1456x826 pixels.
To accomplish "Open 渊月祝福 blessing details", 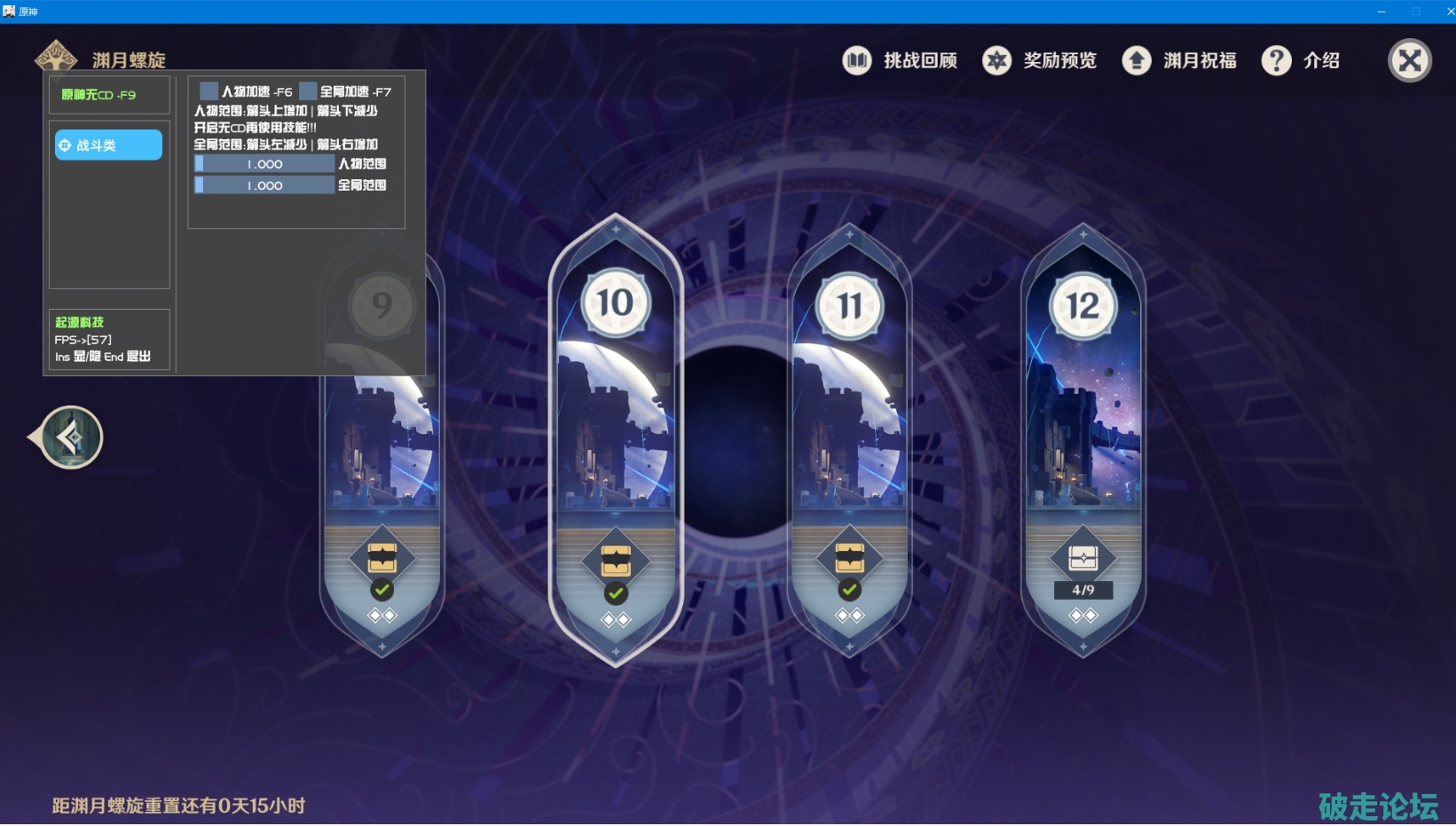I will pos(1179,60).
